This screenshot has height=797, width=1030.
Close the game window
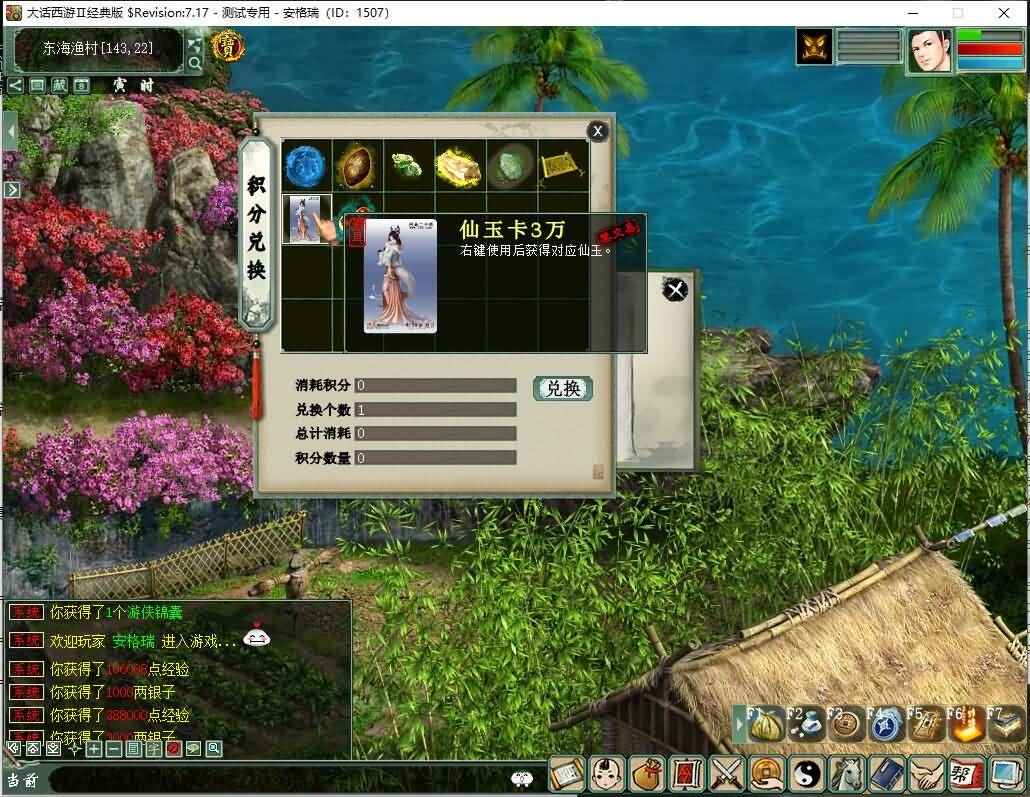coord(1003,13)
